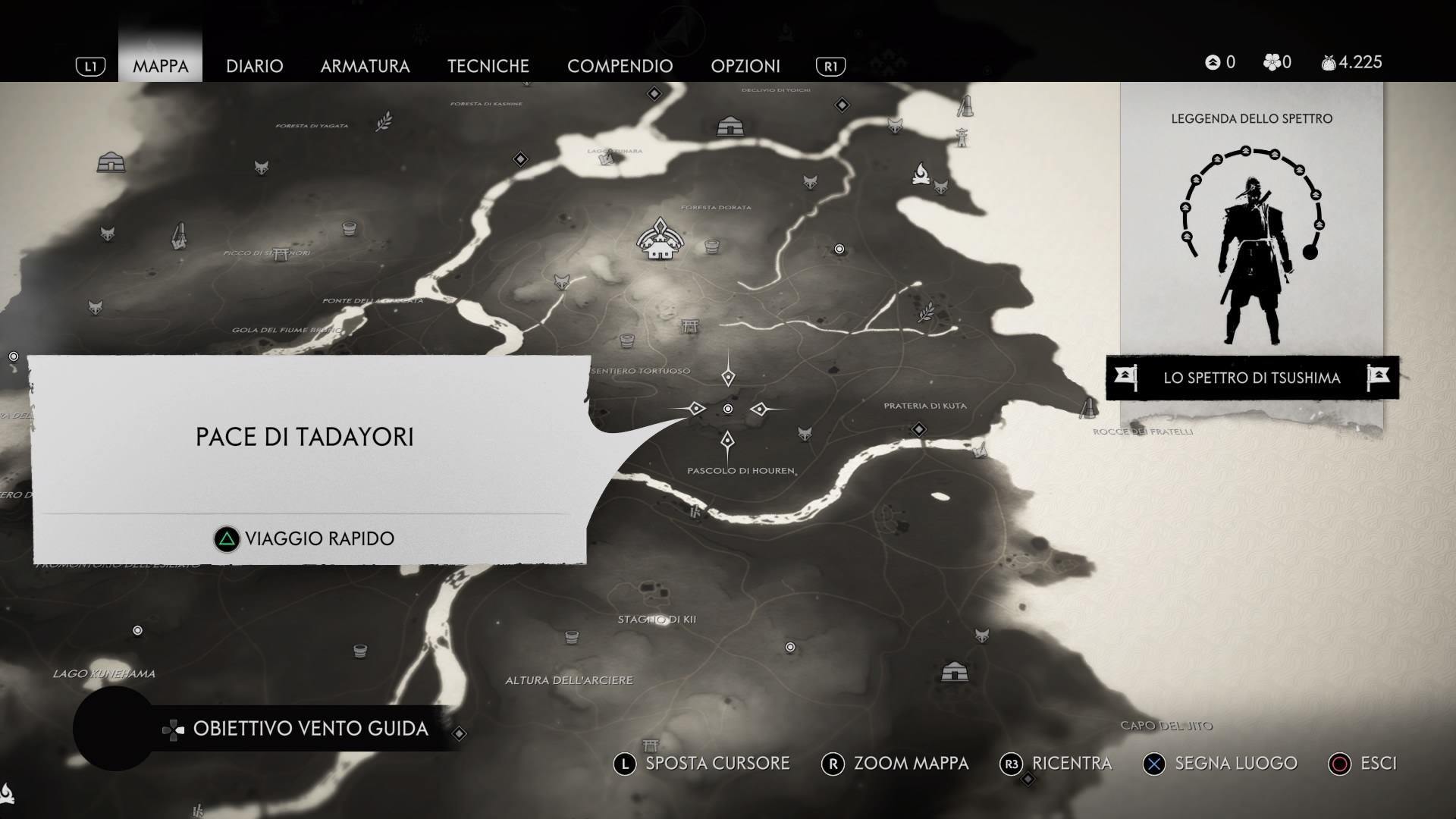The height and width of the screenshot is (819, 1456).
Task: Click the diamond marker at Prateria di Kuta
Action: (x=919, y=430)
